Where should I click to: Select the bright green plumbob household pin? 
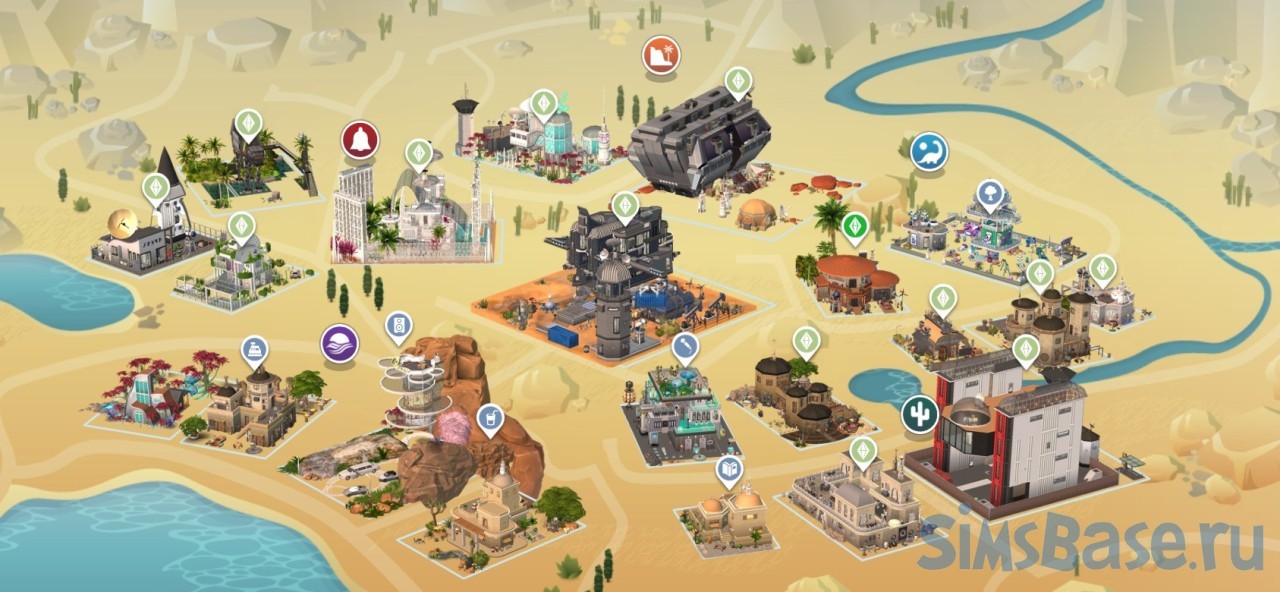854,227
